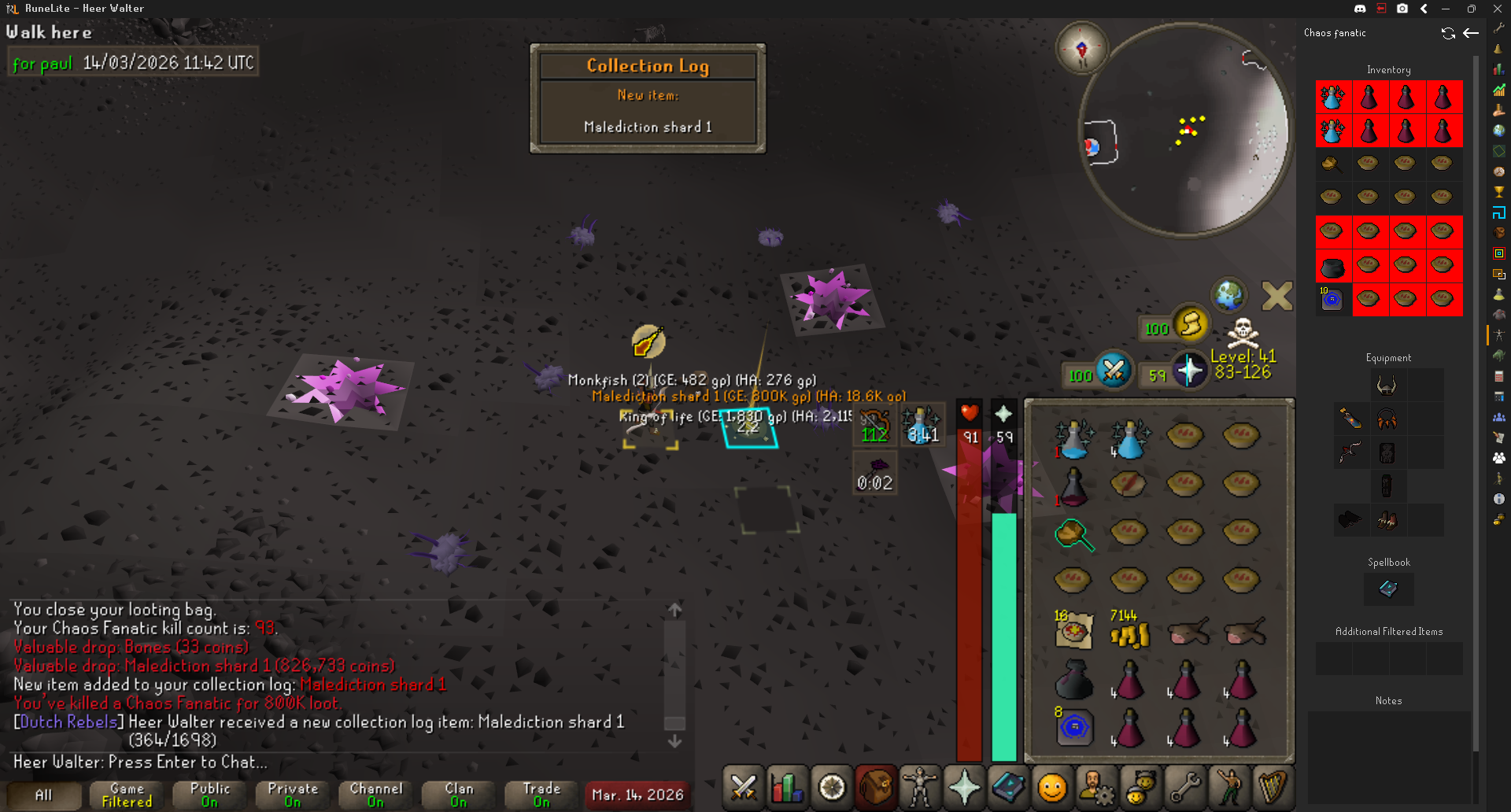The height and width of the screenshot is (812, 1511).
Task: Select the Clan chat tab
Action: click(459, 795)
